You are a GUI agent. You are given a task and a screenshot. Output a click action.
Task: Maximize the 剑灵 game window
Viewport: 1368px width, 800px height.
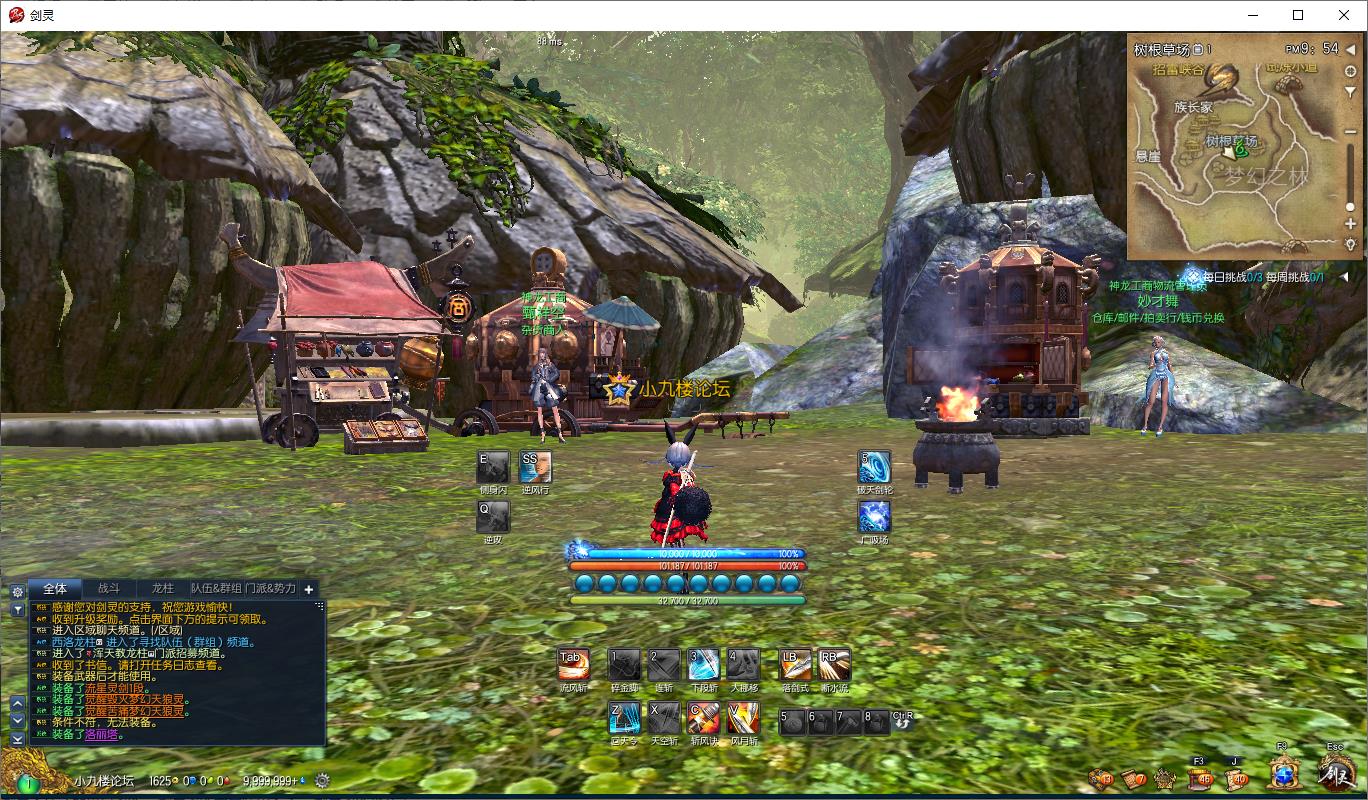click(x=1298, y=15)
